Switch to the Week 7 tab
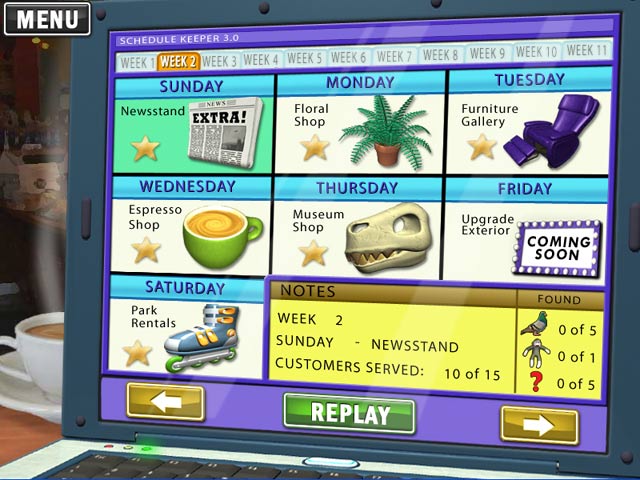The image size is (640, 480). click(x=394, y=56)
